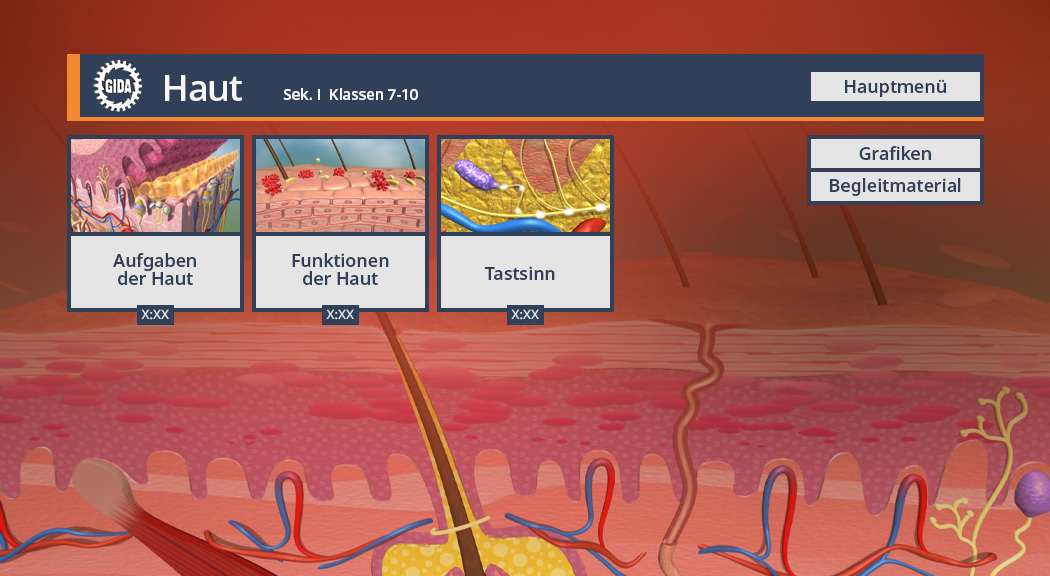Viewport: 1050px width, 576px height.
Task: Choose the Funktionen der Haut chapter
Action: (340, 224)
